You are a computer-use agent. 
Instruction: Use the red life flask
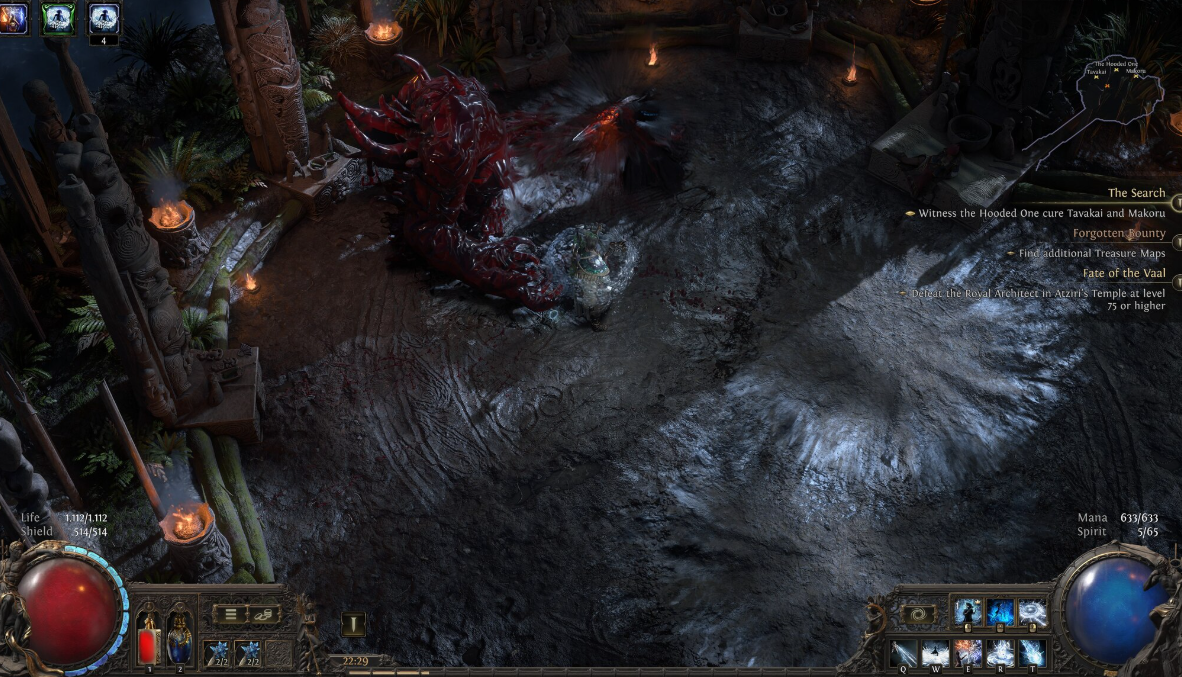[x=148, y=638]
